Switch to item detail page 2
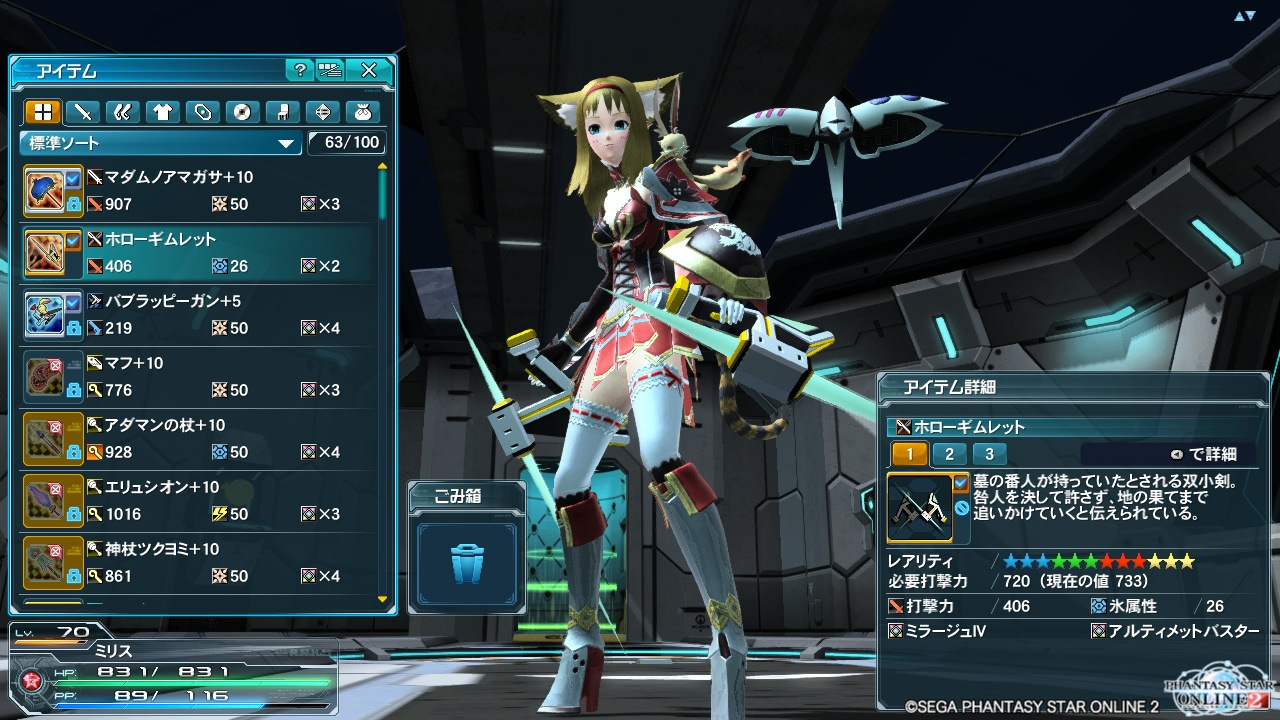1280x720 pixels. click(x=949, y=454)
